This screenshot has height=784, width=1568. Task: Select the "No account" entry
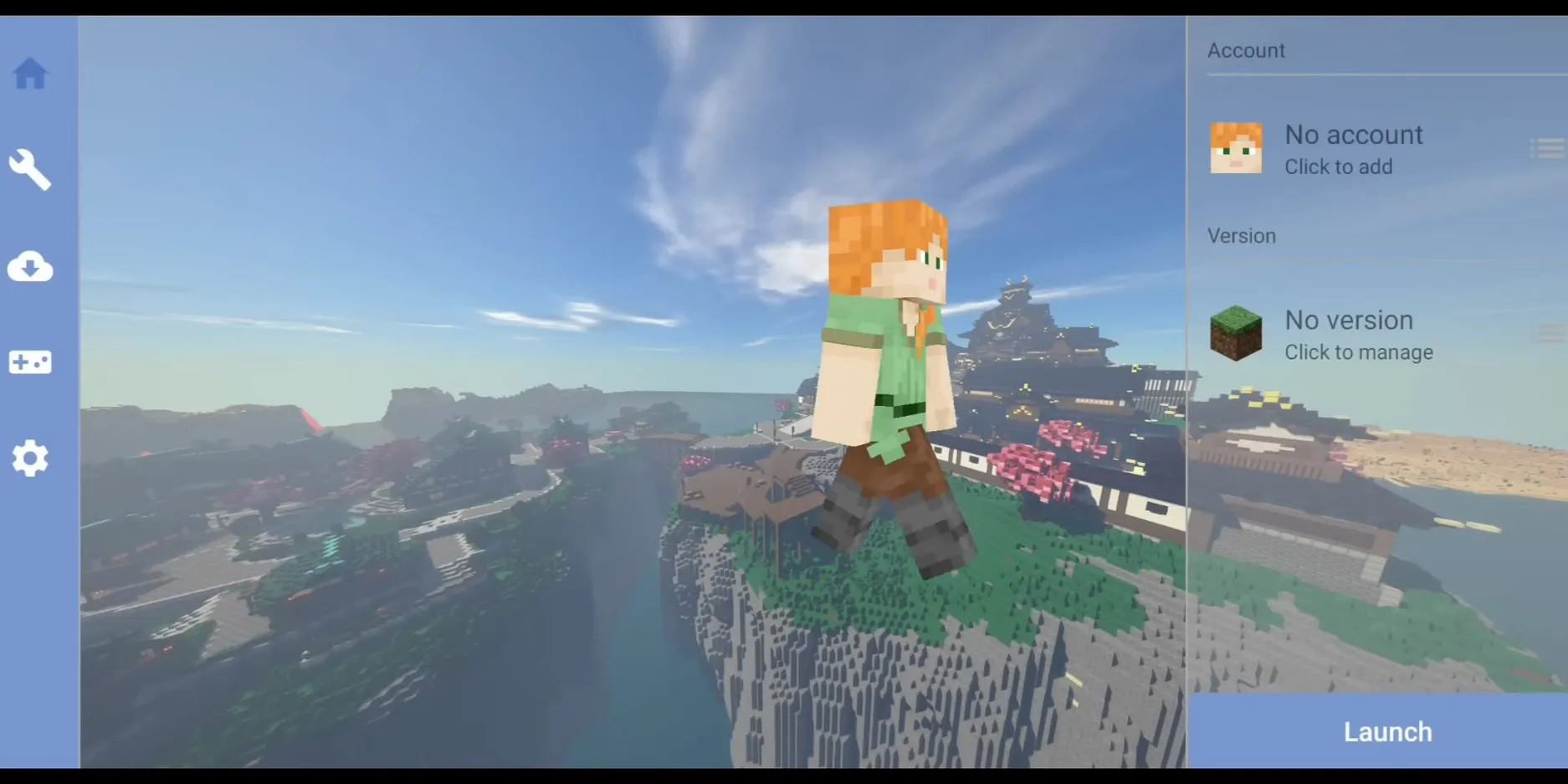click(x=1353, y=134)
